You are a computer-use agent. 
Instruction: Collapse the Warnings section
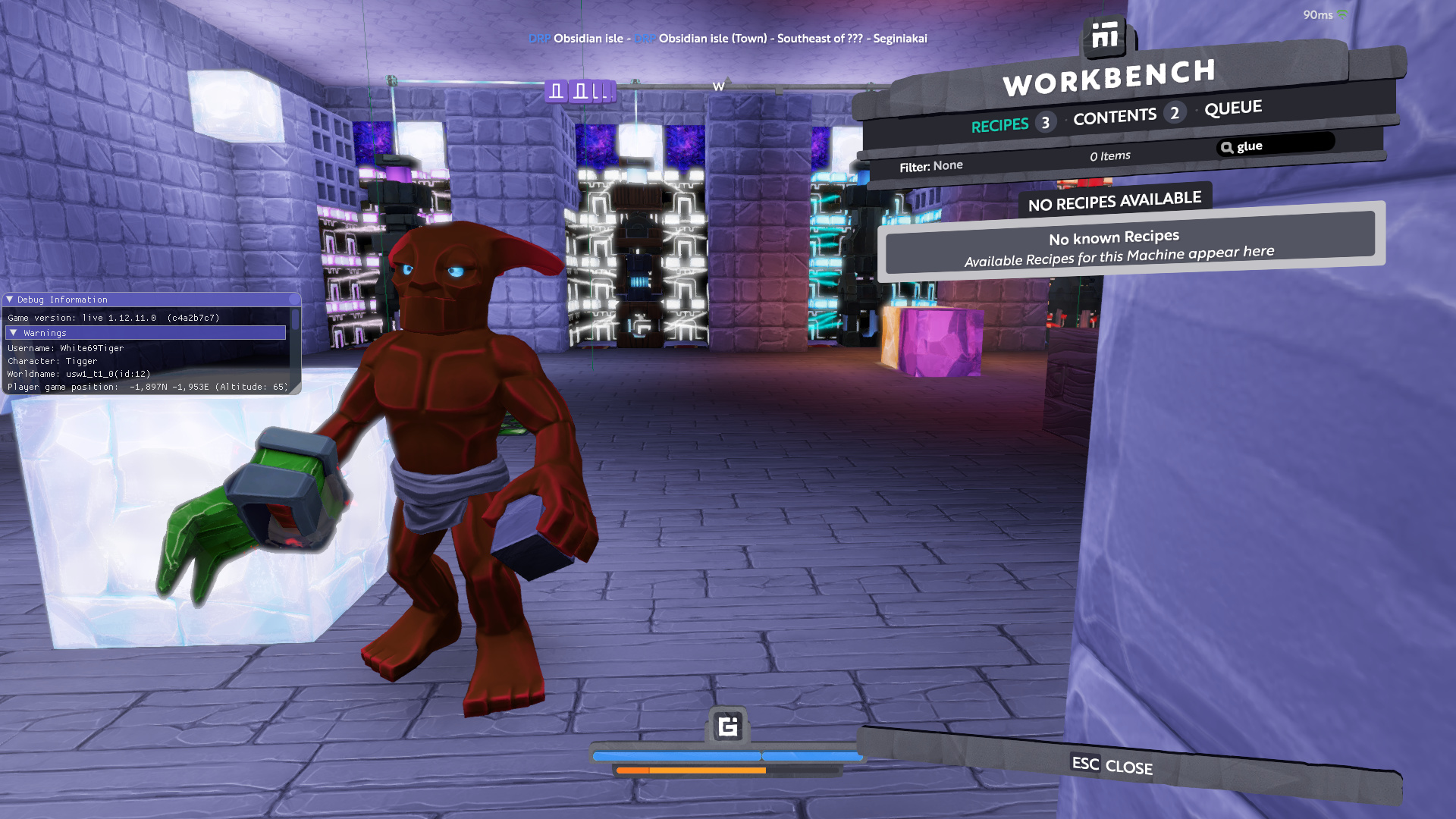(x=14, y=333)
